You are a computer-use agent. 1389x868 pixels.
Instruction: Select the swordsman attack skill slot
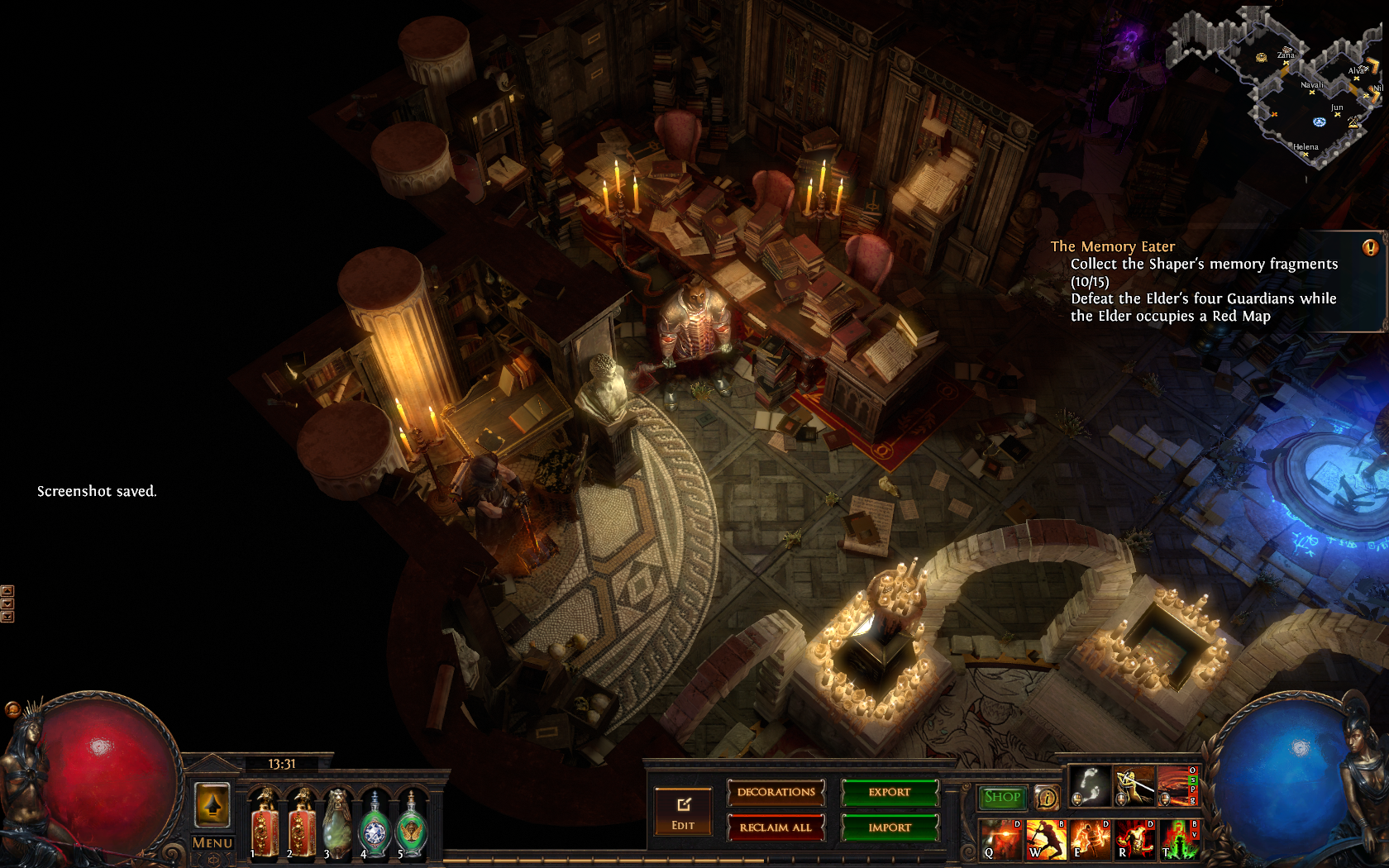(1134, 785)
